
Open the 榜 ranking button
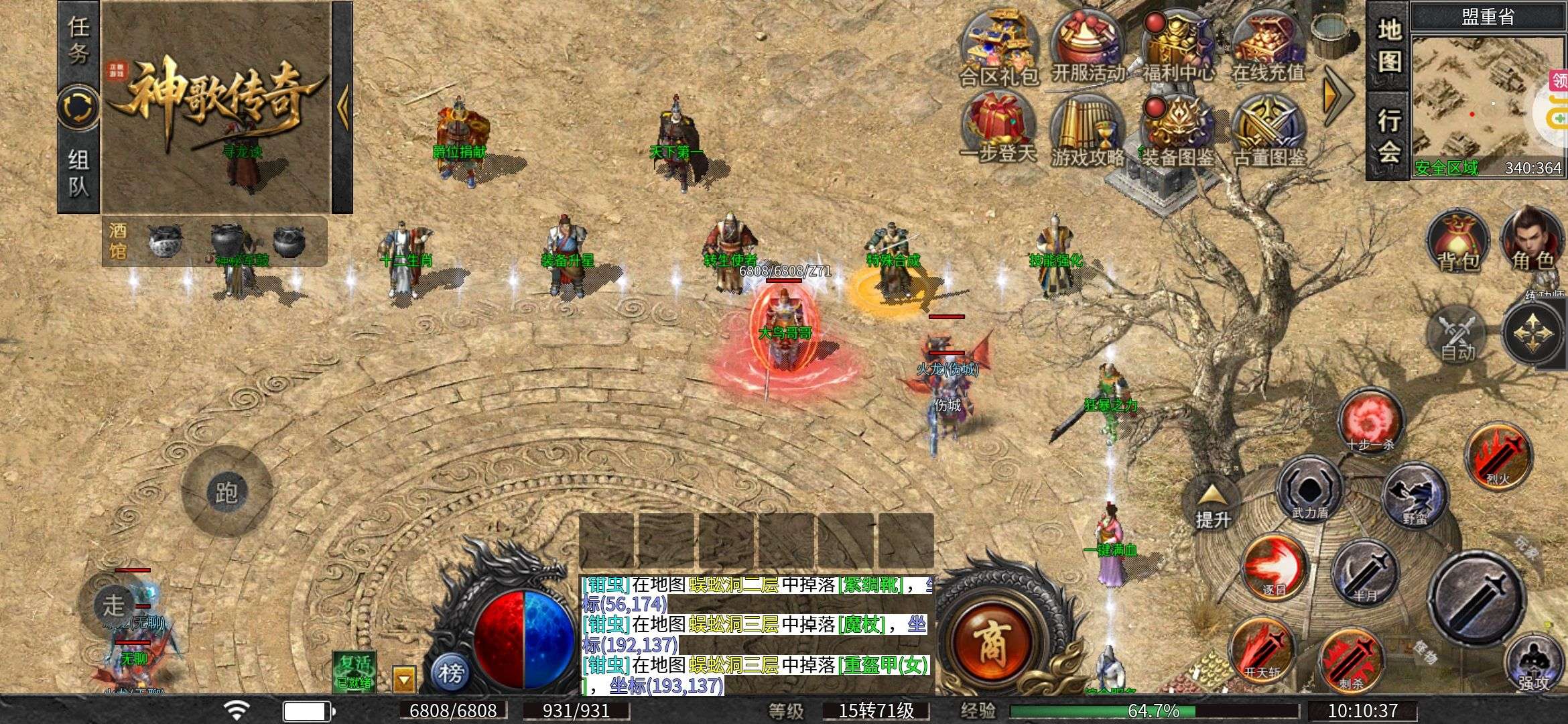450,672
